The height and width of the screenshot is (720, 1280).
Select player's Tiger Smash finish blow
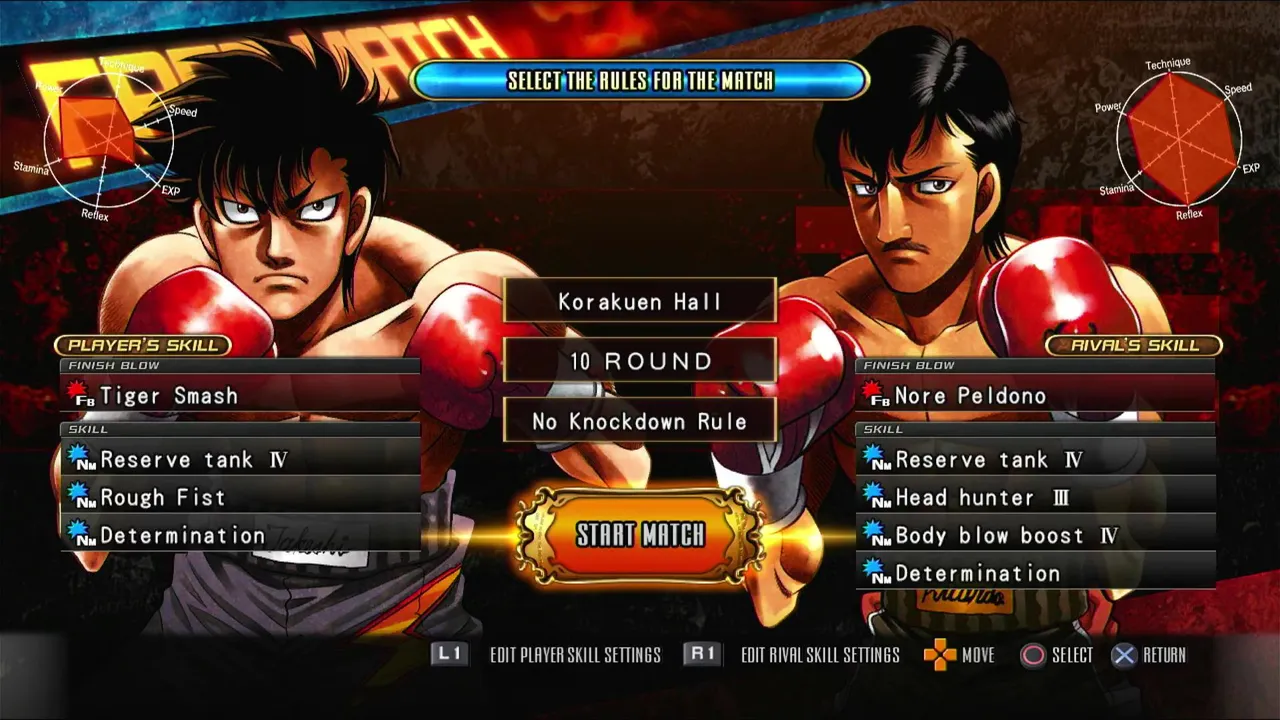(240, 396)
